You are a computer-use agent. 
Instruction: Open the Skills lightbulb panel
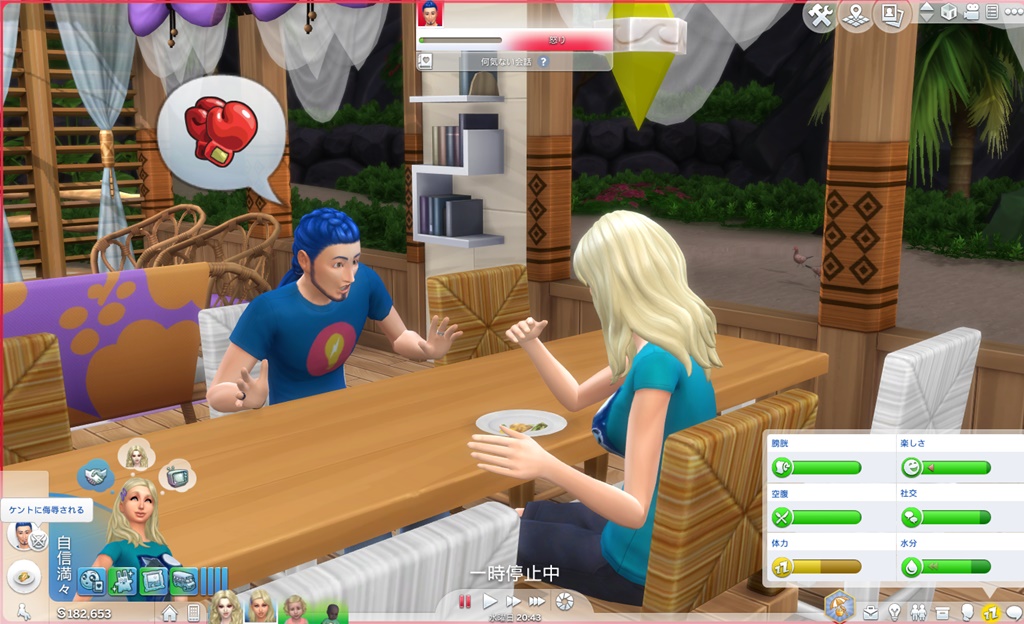pyautogui.click(x=895, y=612)
